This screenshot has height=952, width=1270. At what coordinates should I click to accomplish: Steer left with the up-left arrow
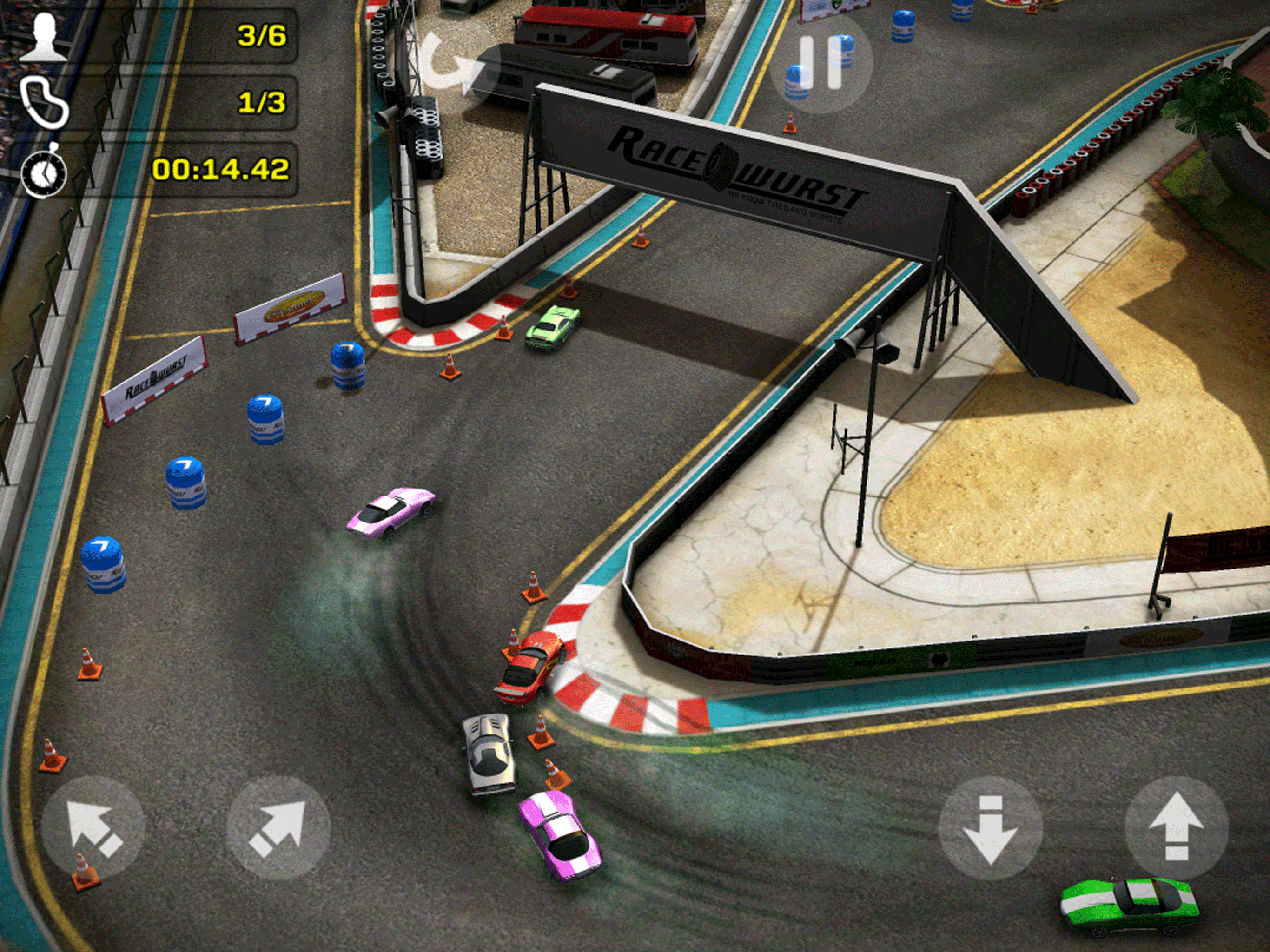(x=93, y=828)
